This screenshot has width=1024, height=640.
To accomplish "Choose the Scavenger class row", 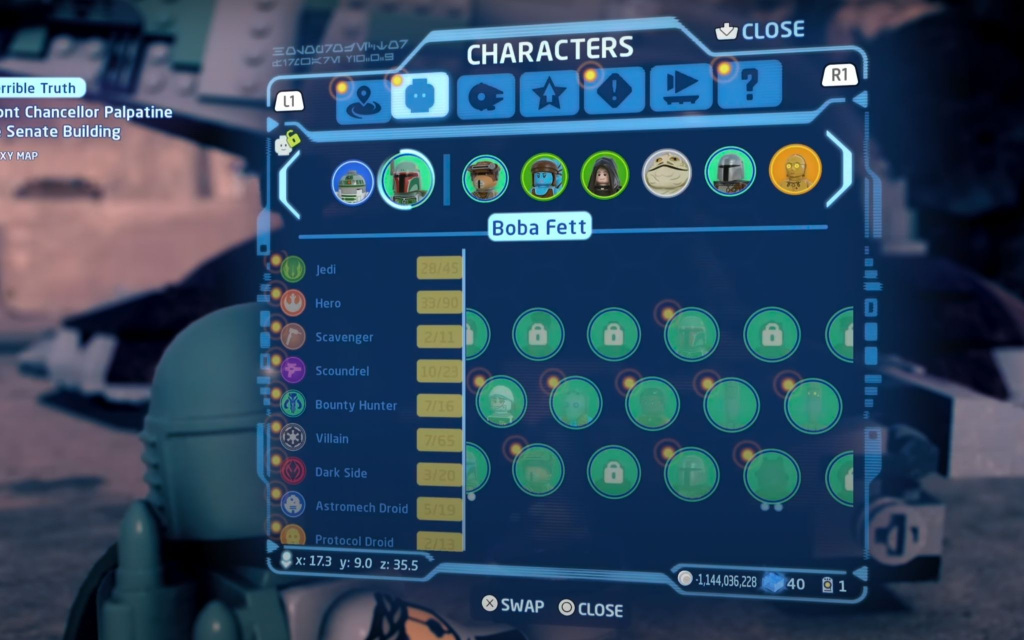I will [x=343, y=337].
